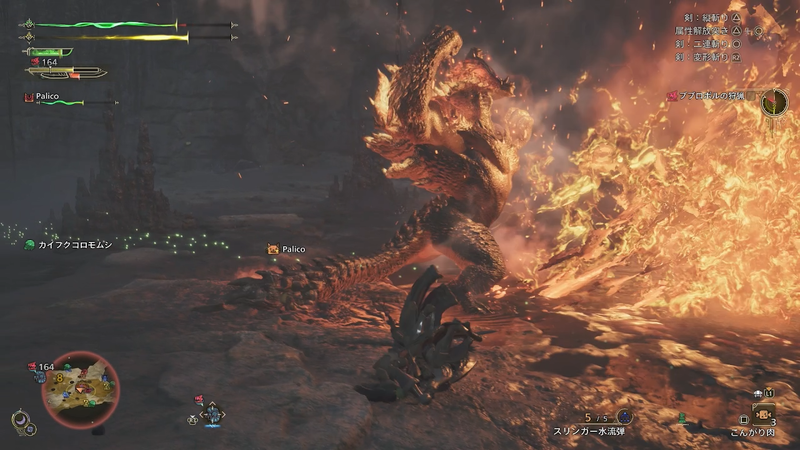Click the crescent moon time-of-day icon
Image resolution: width=800 pixels, height=450 pixels.
point(19,420)
